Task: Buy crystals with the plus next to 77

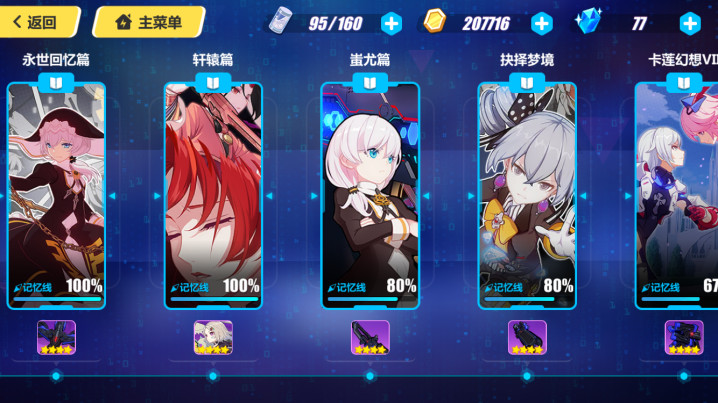Action: (x=689, y=23)
